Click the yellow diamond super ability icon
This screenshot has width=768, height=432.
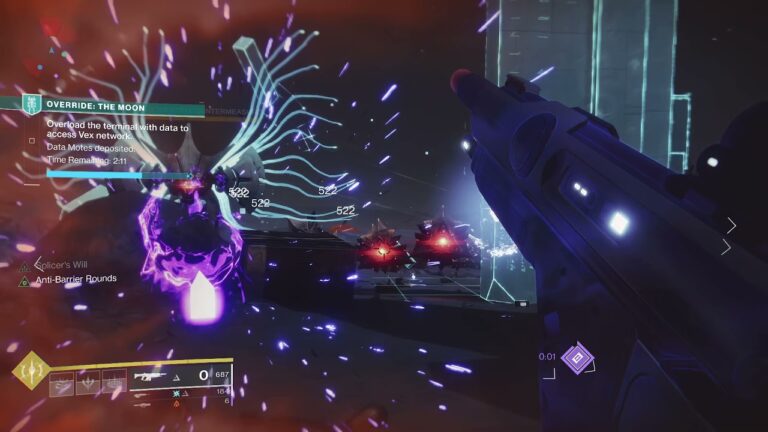(28, 371)
